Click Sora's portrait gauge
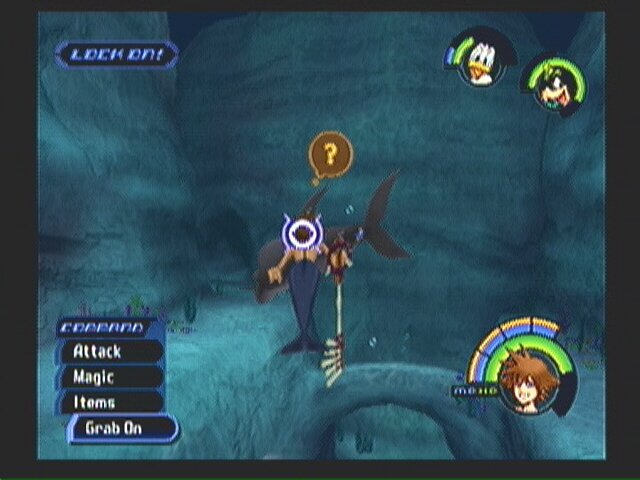 pyautogui.click(x=522, y=378)
